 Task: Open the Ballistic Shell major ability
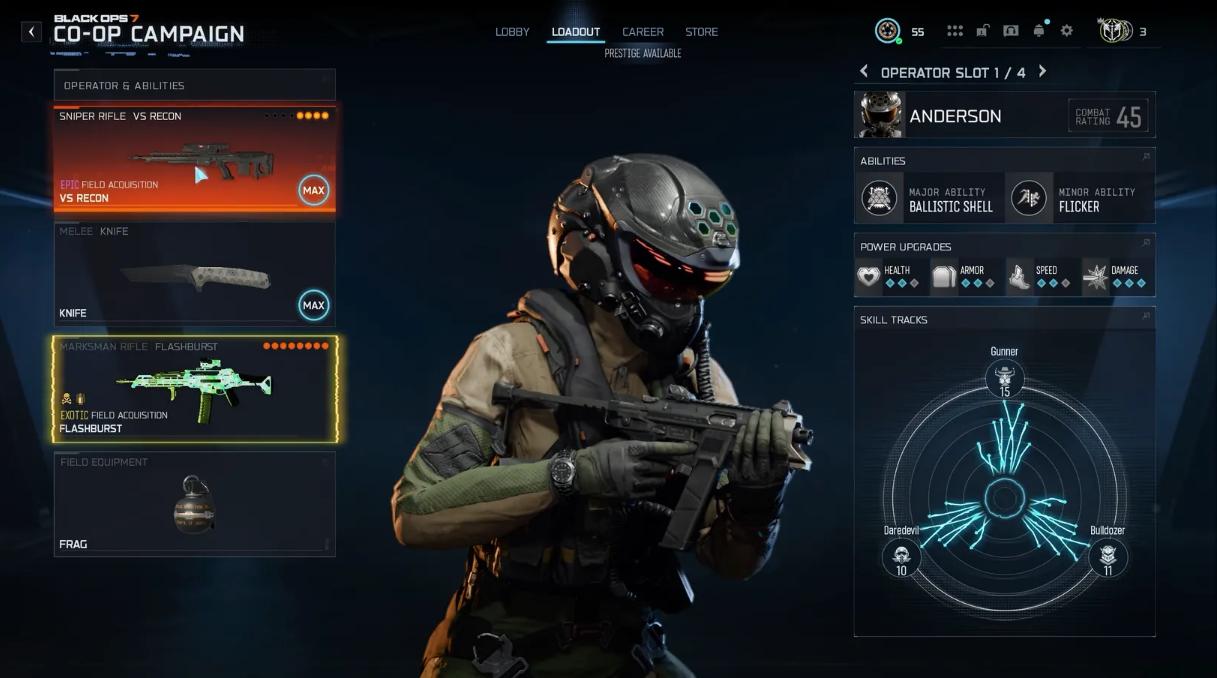click(928, 199)
